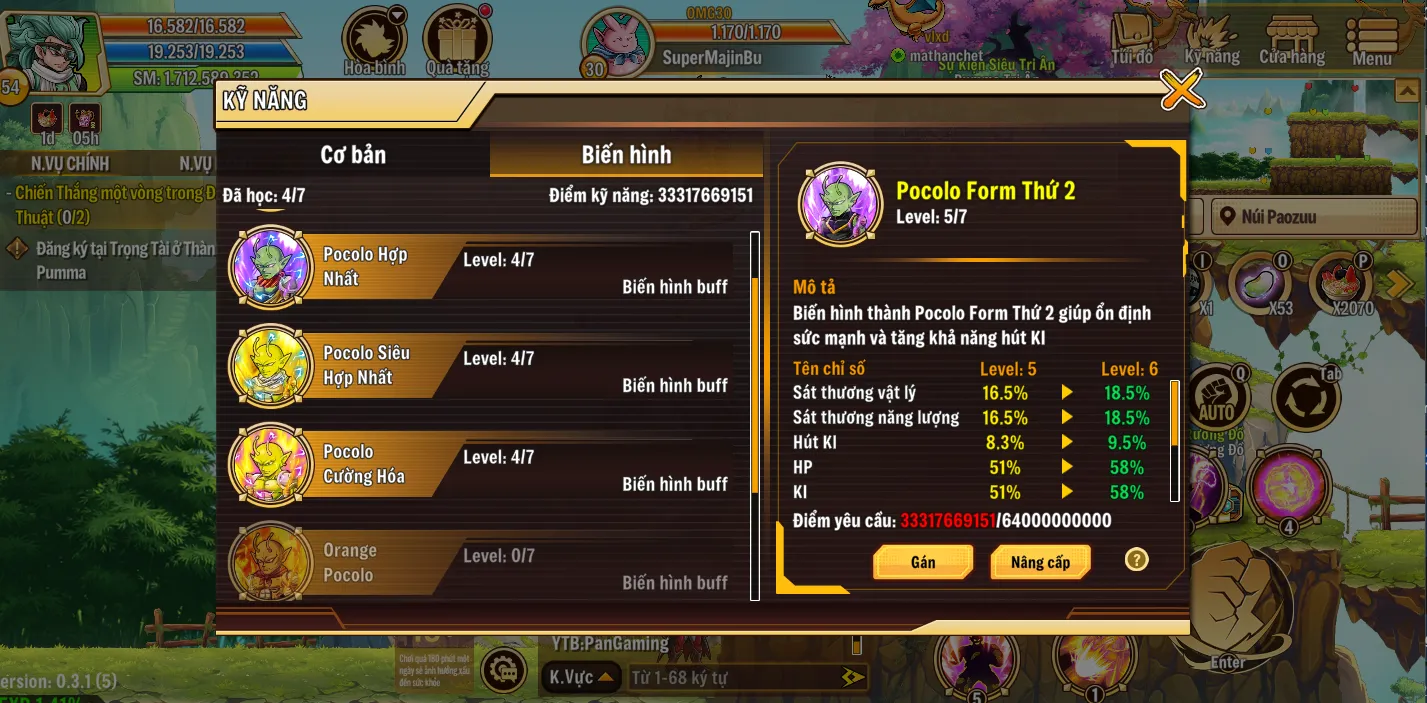This screenshot has height=703, width=1427.
Task: Choose the Pocolo Siêu Hợp Nhất skill
Action: tap(480, 366)
